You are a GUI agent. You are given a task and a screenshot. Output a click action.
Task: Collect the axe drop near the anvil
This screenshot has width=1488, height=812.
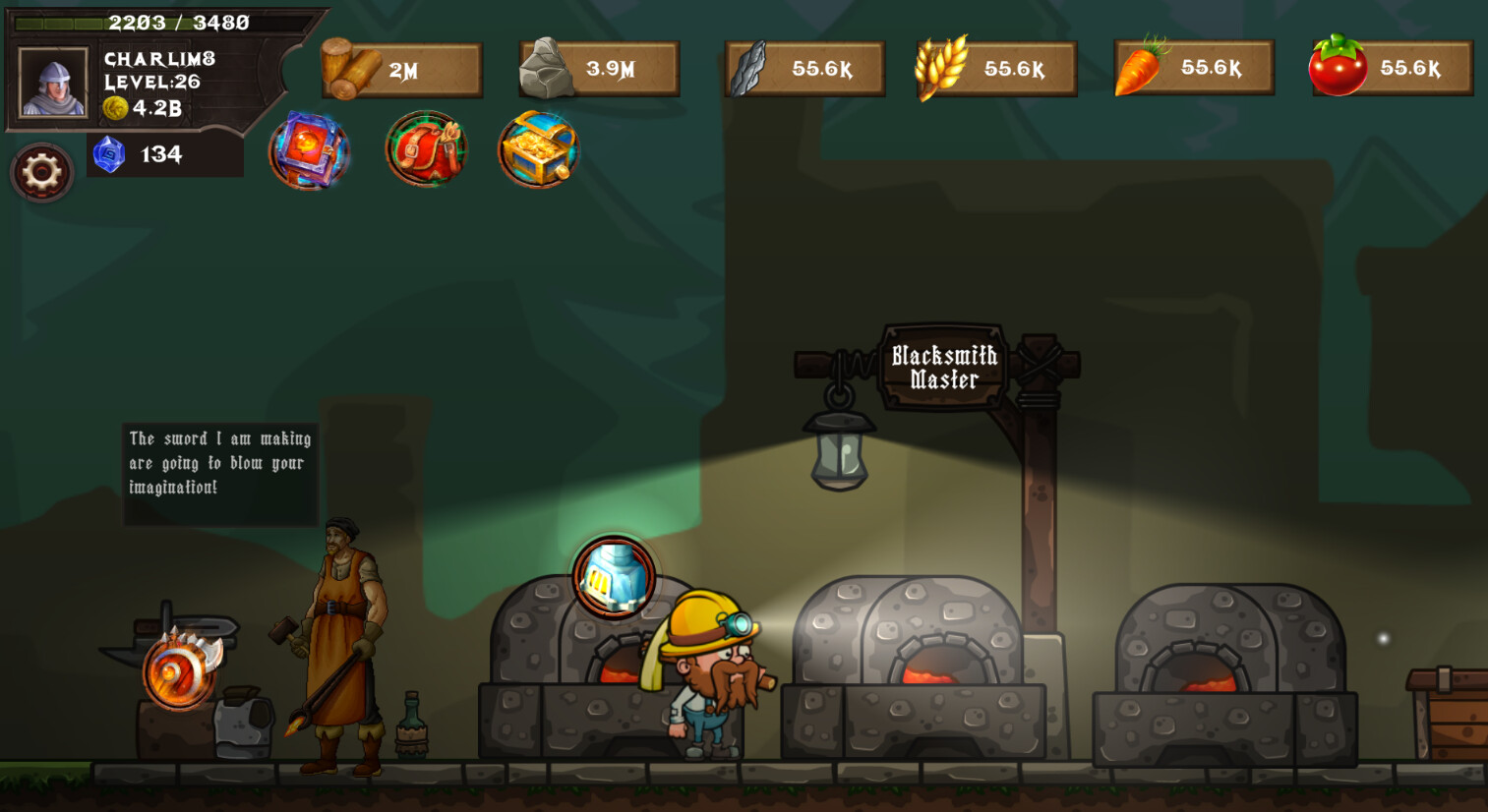coord(177,673)
